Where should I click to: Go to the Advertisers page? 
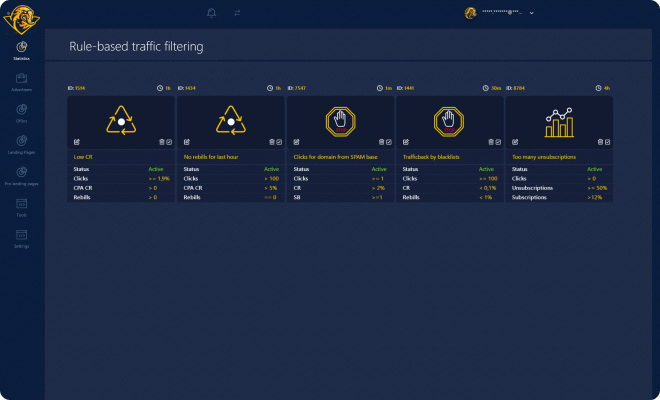pos(21,80)
